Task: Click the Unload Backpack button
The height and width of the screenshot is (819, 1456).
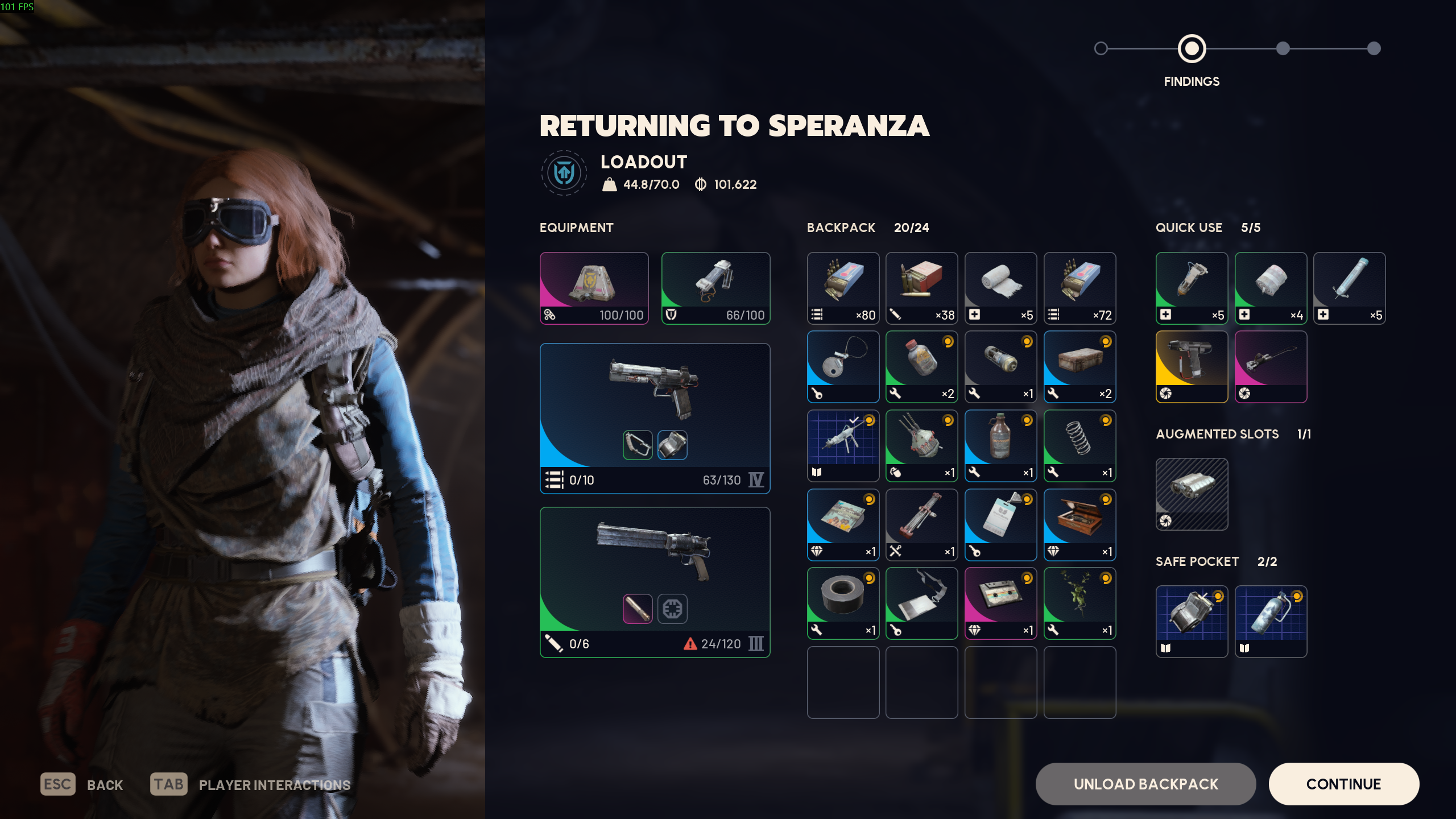Action: click(x=1145, y=784)
